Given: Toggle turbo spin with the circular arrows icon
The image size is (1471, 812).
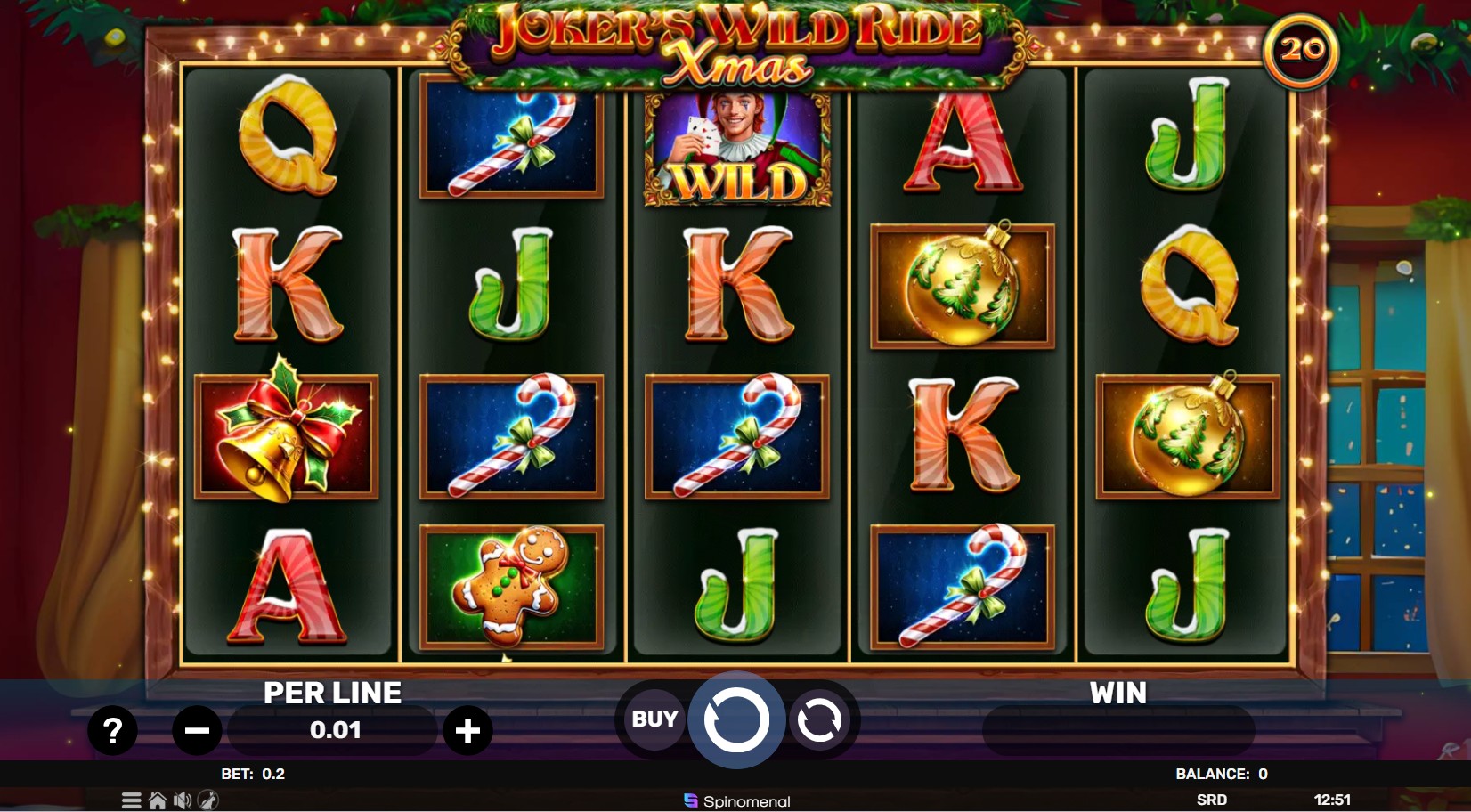Looking at the screenshot, I should click(819, 719).
